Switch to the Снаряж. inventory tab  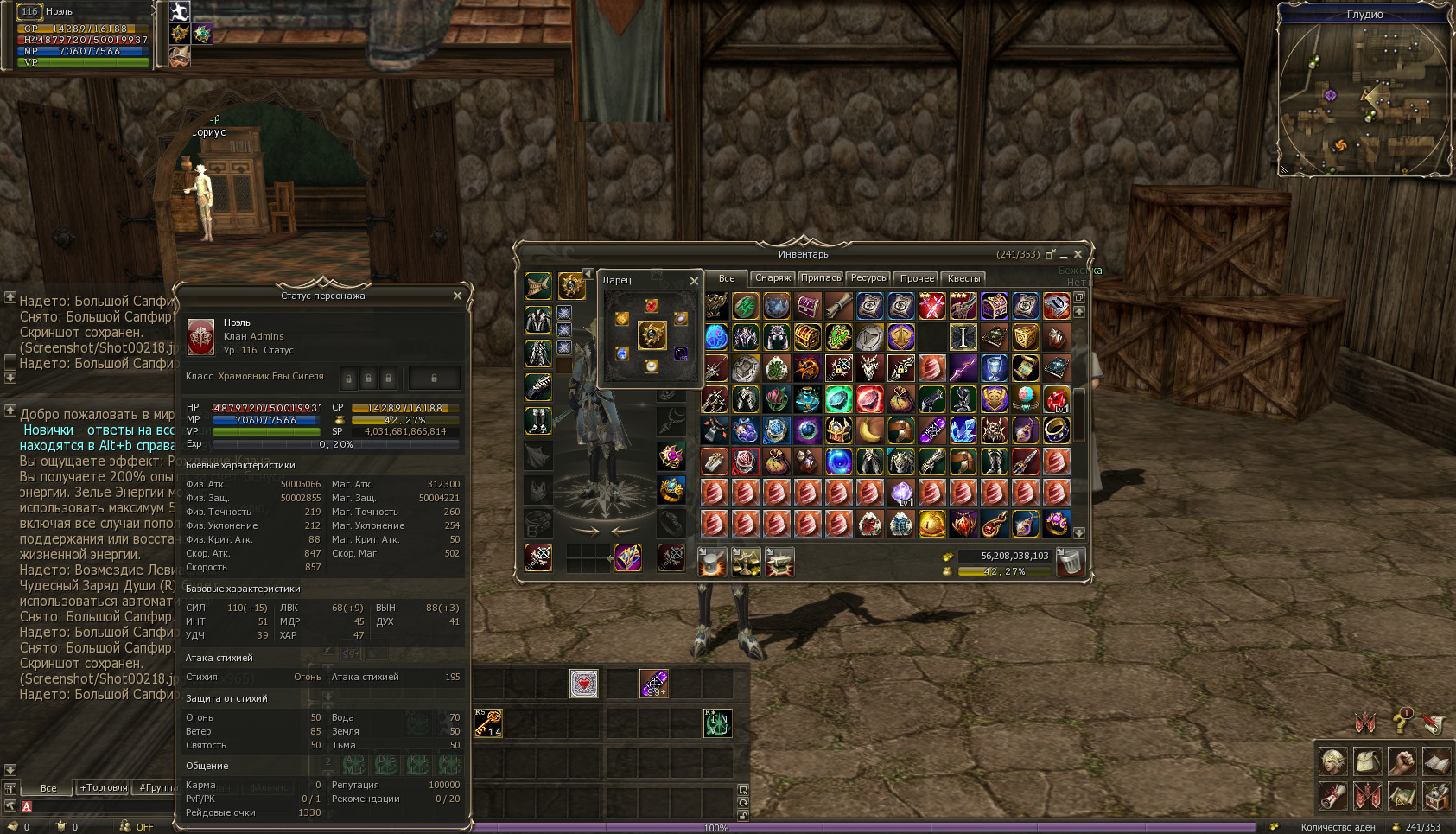pos(773,278)
